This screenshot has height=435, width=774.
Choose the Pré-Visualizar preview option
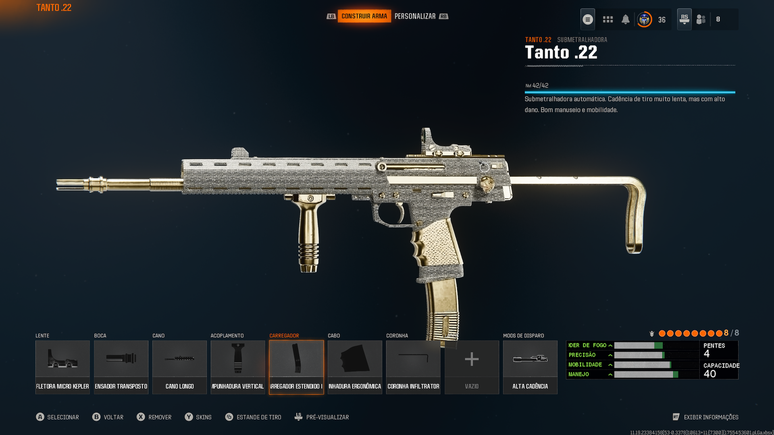pyautogui.click(x=321, y=417)
